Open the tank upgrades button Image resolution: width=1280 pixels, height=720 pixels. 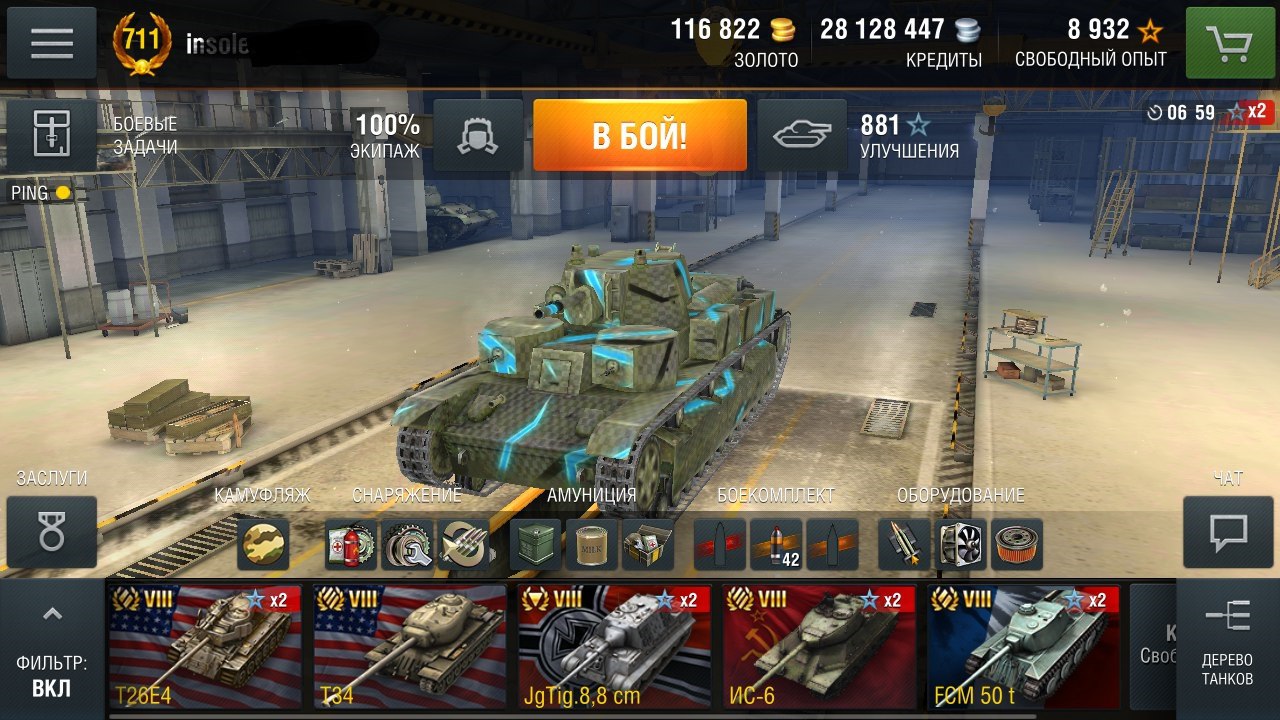click(802, 135)
